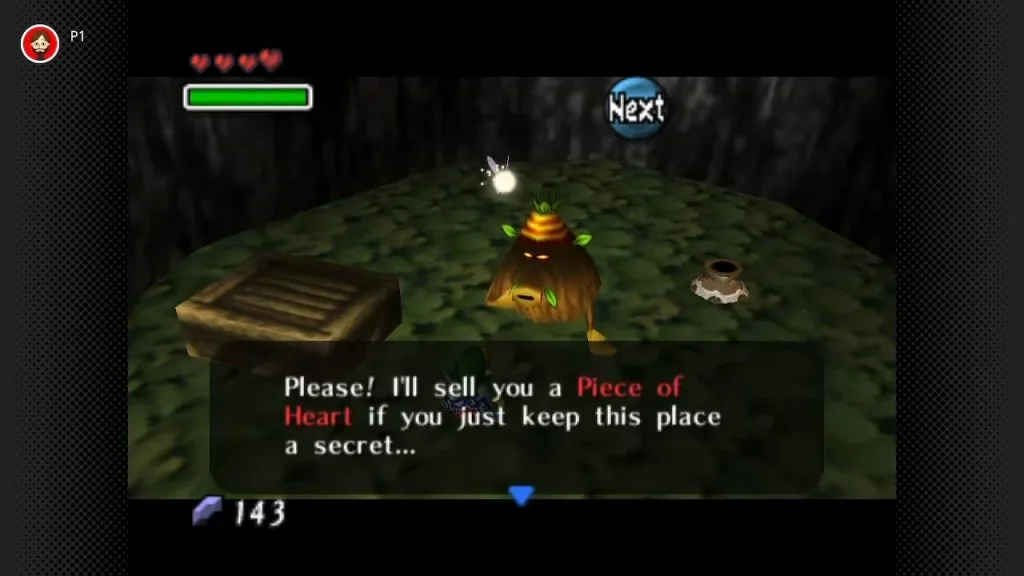Click the blue Next action button
Screen dimensions: 1024x576
637,108
